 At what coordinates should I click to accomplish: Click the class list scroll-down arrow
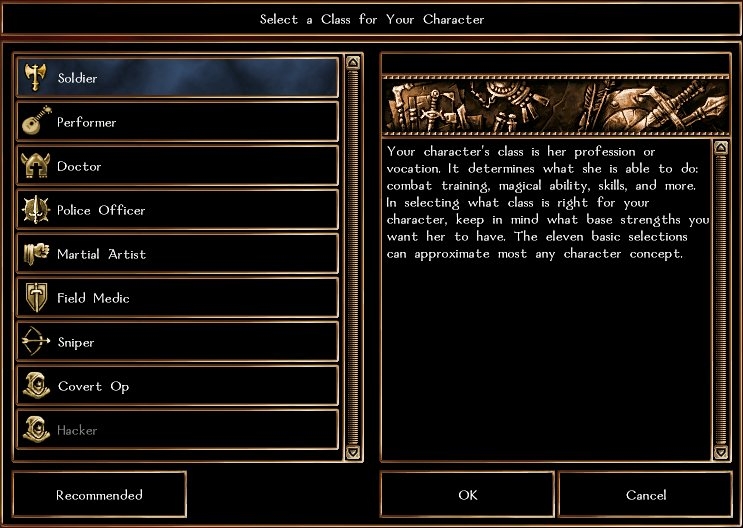(x=352, y=453)
